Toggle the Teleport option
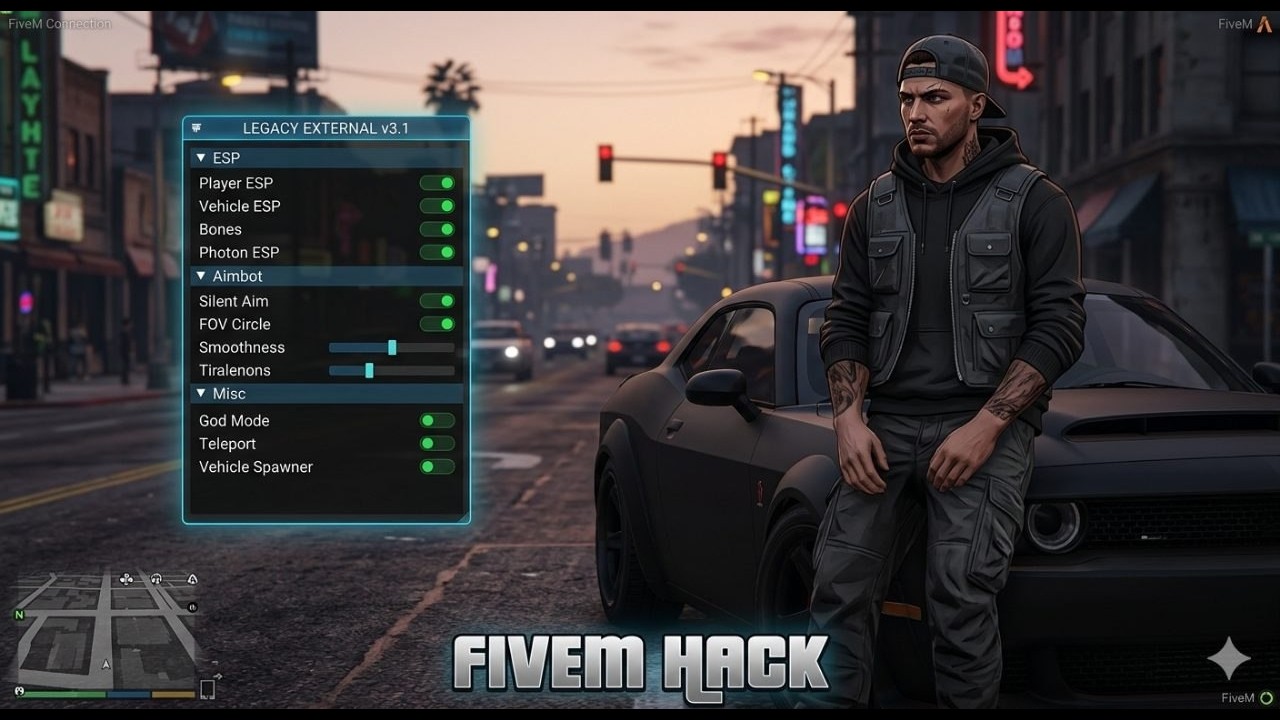The width and height of the screenshot is (1280, 720). pyautogui.click(x=437, y=444)
